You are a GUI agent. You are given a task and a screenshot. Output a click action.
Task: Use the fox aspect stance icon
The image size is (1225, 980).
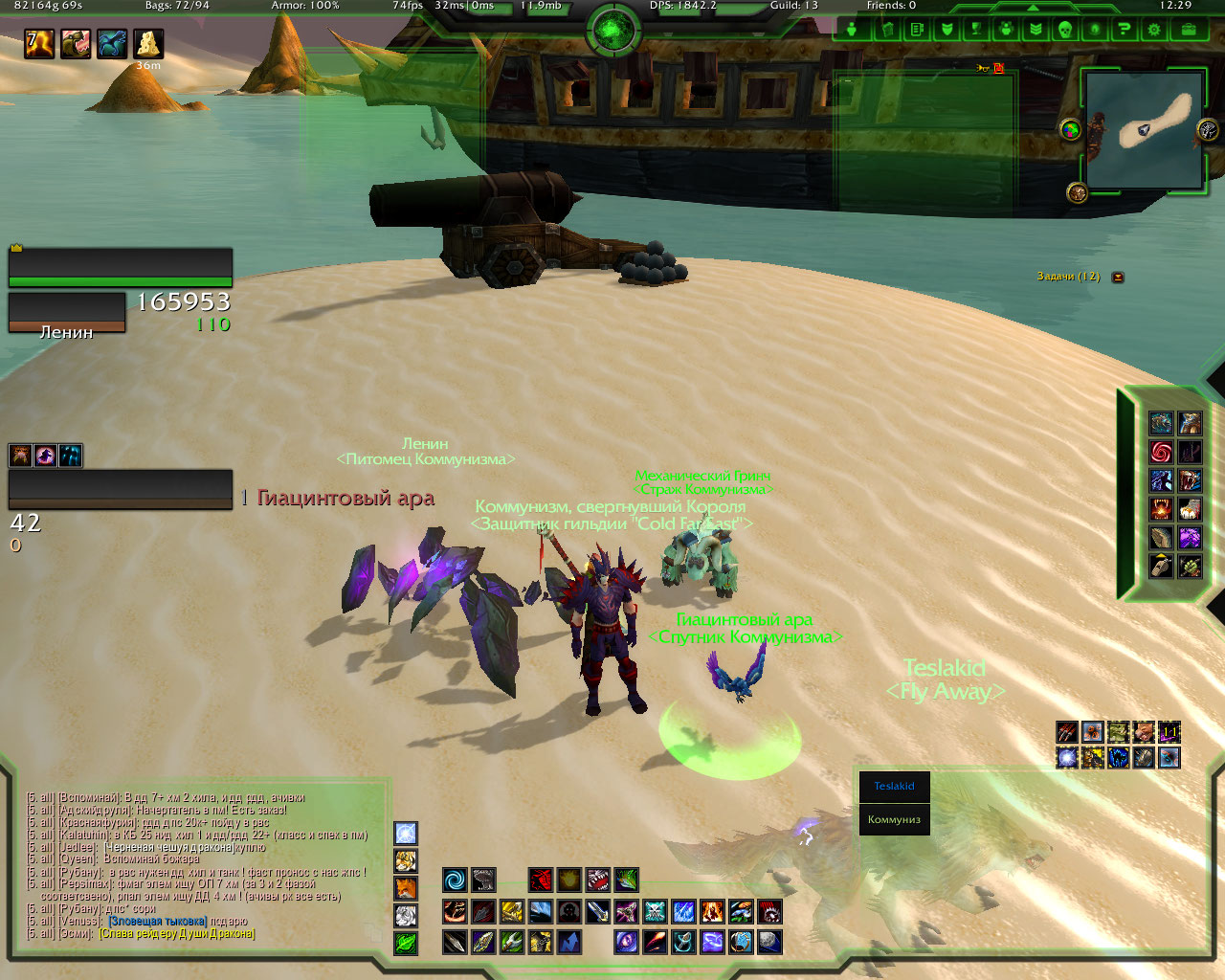406,888
